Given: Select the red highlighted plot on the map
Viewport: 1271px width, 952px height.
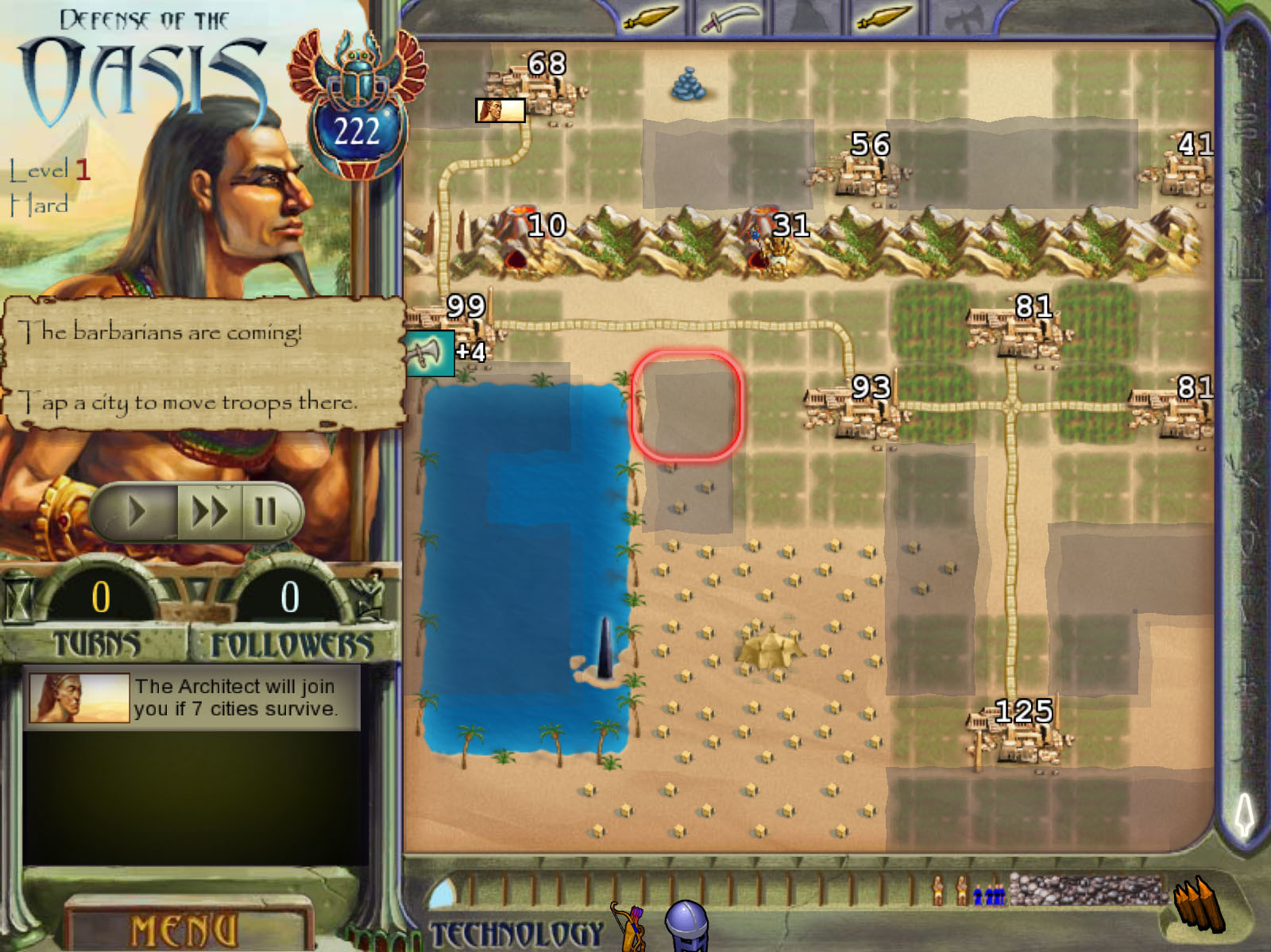Looking at the screenshot, I should (x=688, y=407).
